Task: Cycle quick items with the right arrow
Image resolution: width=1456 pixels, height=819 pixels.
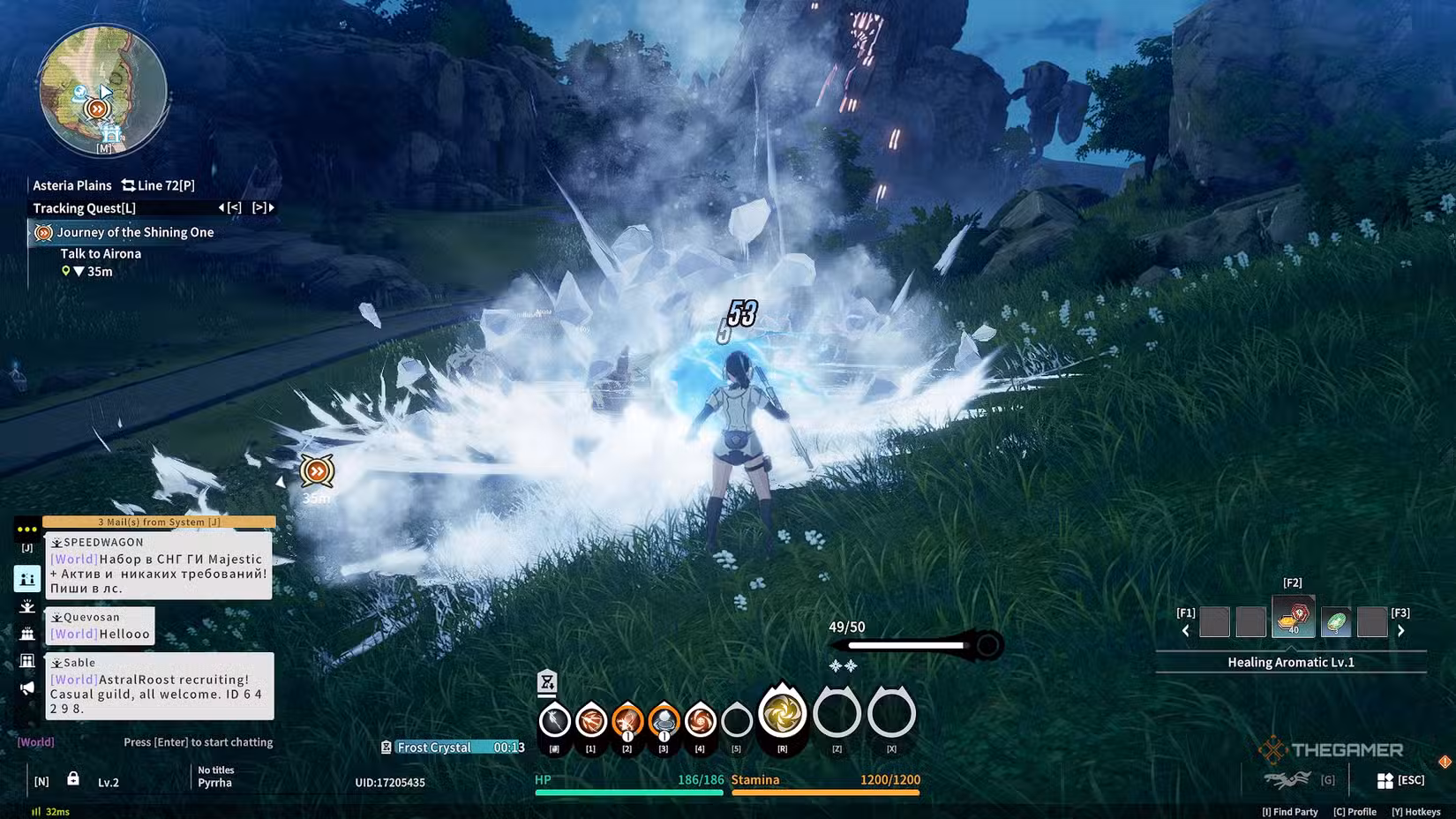Action: coord(1401,630)
